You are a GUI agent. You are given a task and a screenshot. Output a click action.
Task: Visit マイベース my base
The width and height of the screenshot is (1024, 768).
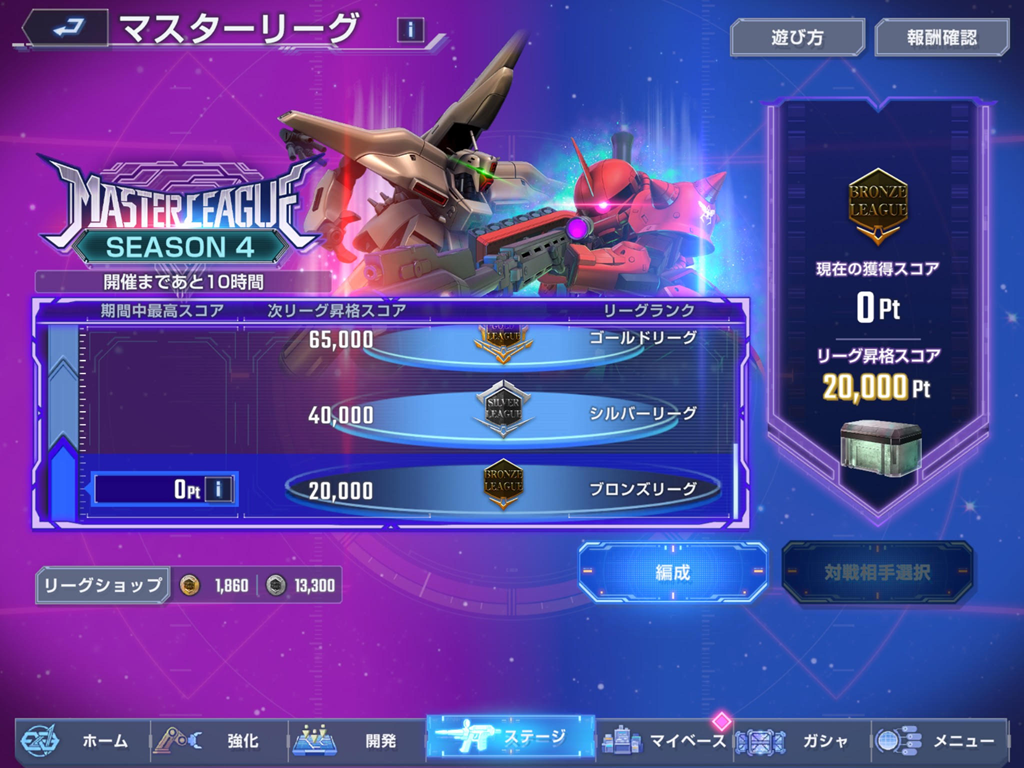[x=665, y=741]
